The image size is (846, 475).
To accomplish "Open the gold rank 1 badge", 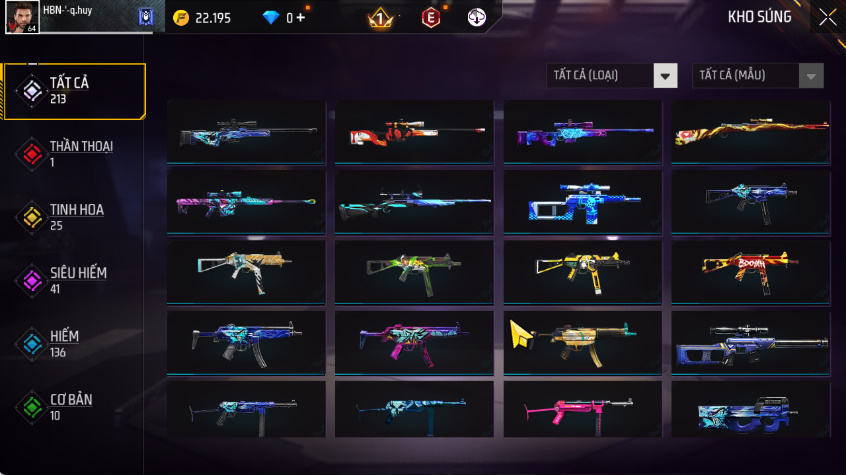I will pyautogui.click(x=380, y=17).
